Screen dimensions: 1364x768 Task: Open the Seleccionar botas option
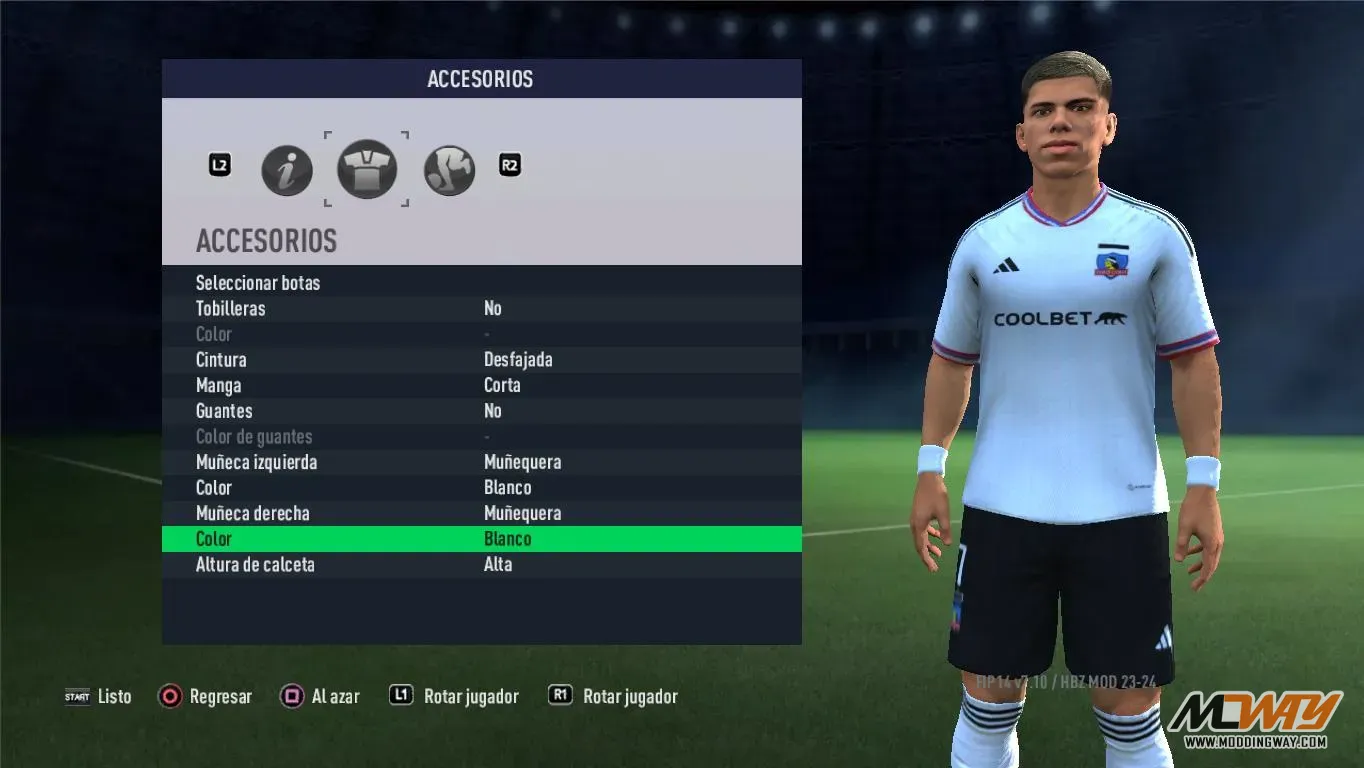258,283
